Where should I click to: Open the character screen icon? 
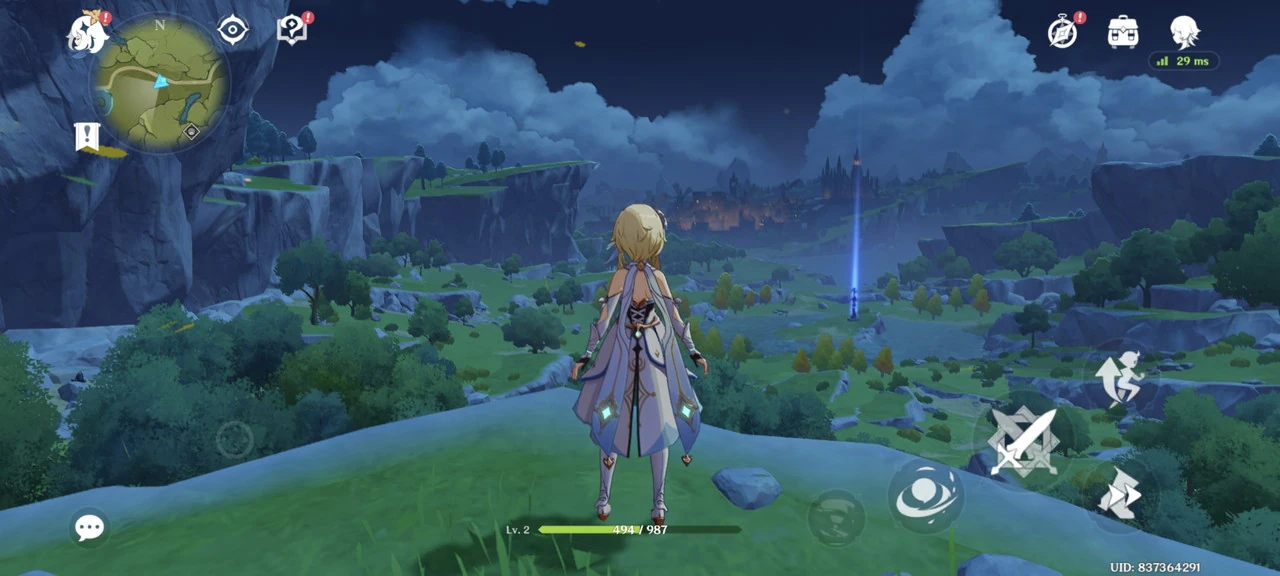tap(1184, 32)
